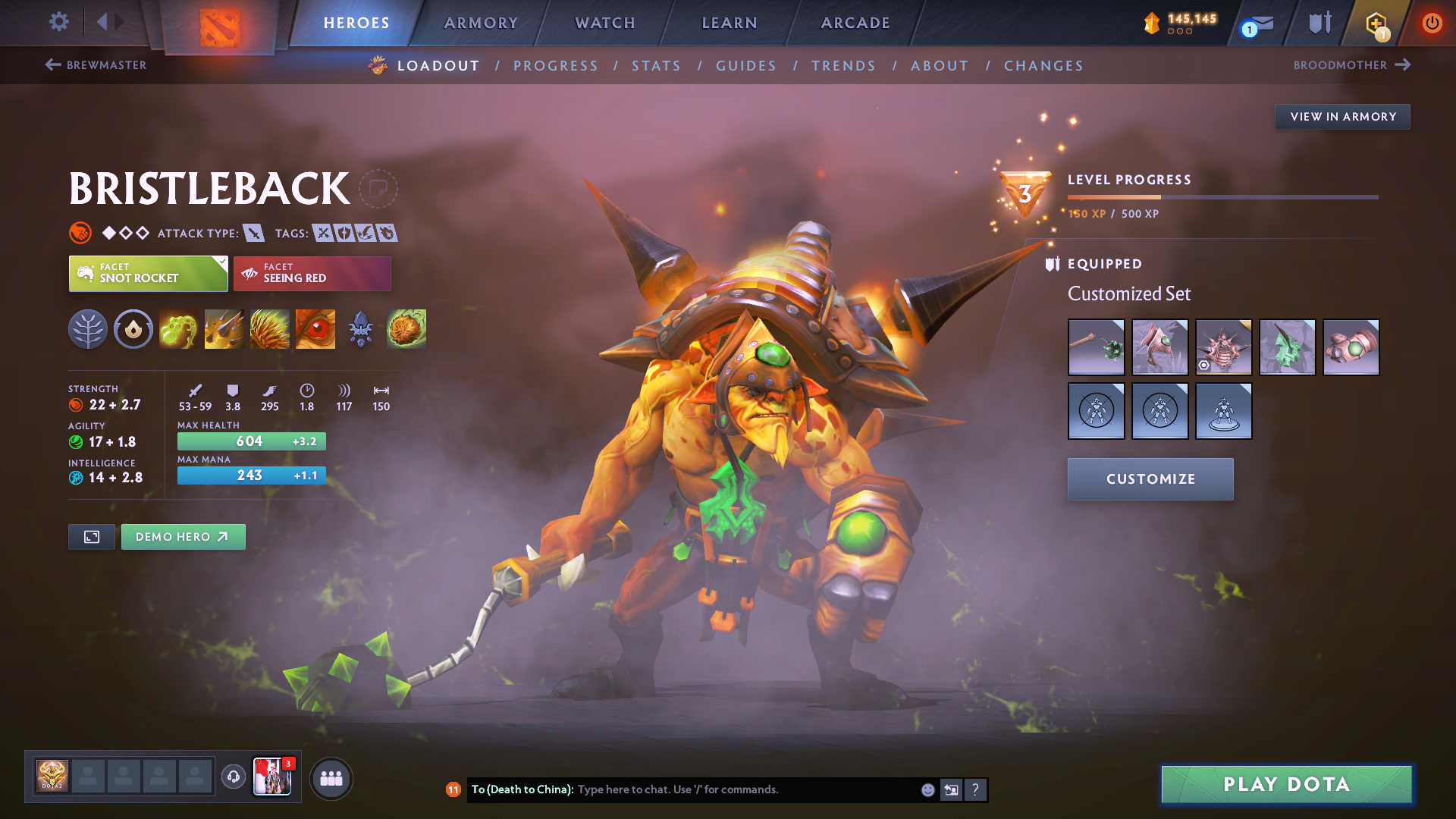The height and width of the screenshot is (819, 1456).
Task: Switch to the ARMORY tab
Action: (481, 23)
